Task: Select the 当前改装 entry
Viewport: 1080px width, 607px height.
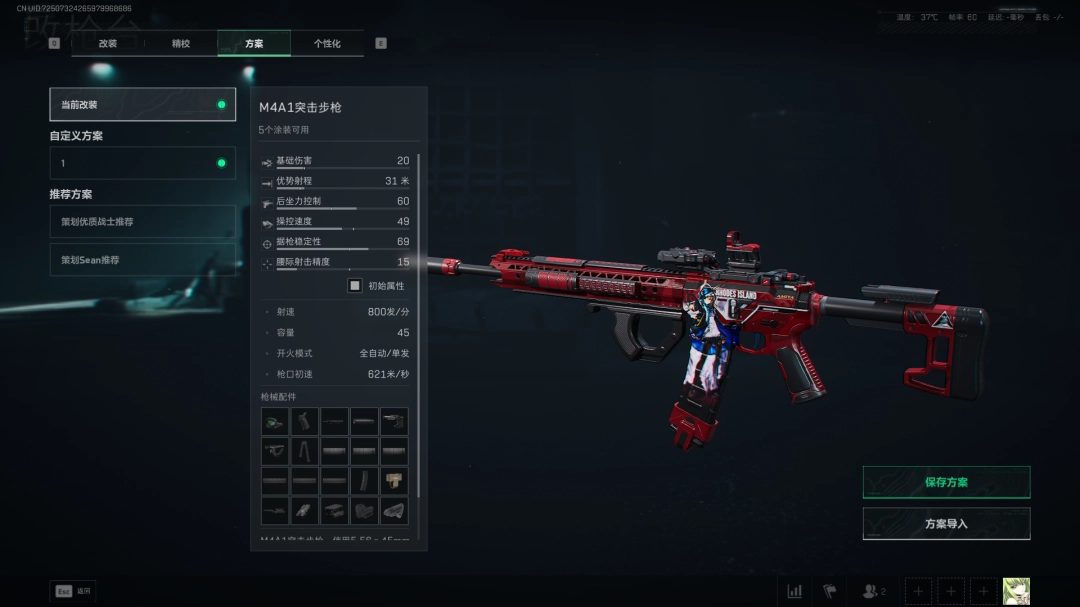Action: point(142,105)
